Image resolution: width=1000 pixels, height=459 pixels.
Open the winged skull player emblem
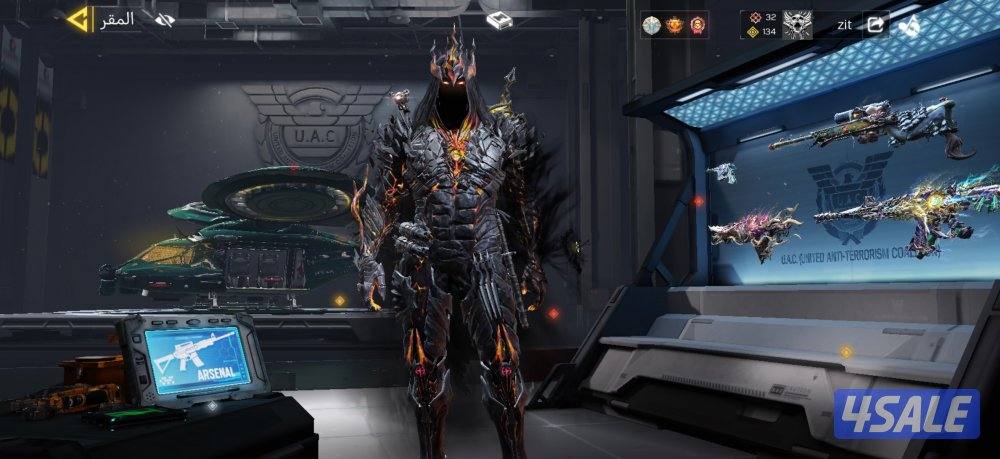pyautogui.click(x=797, y=24)
